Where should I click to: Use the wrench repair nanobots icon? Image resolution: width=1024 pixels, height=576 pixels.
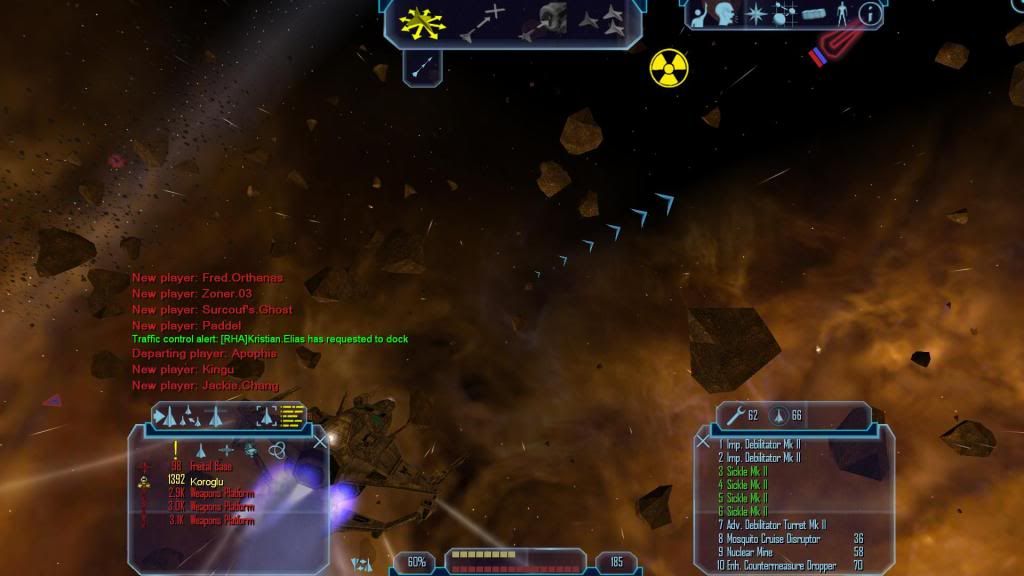[x=734, y=415]
